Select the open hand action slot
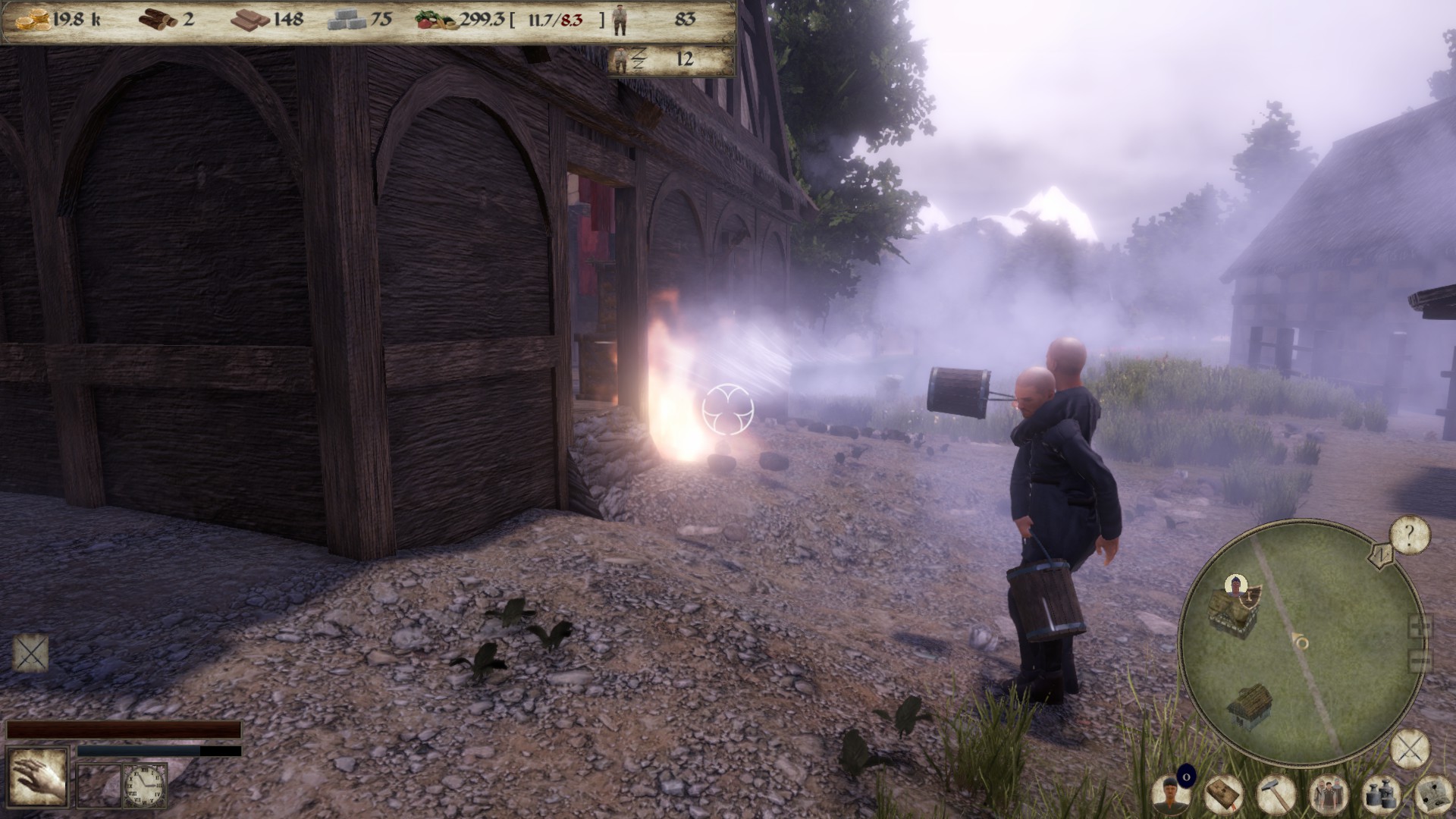Image resolution: width=1456 pixels, height=819 pixels. click(36, 778)
